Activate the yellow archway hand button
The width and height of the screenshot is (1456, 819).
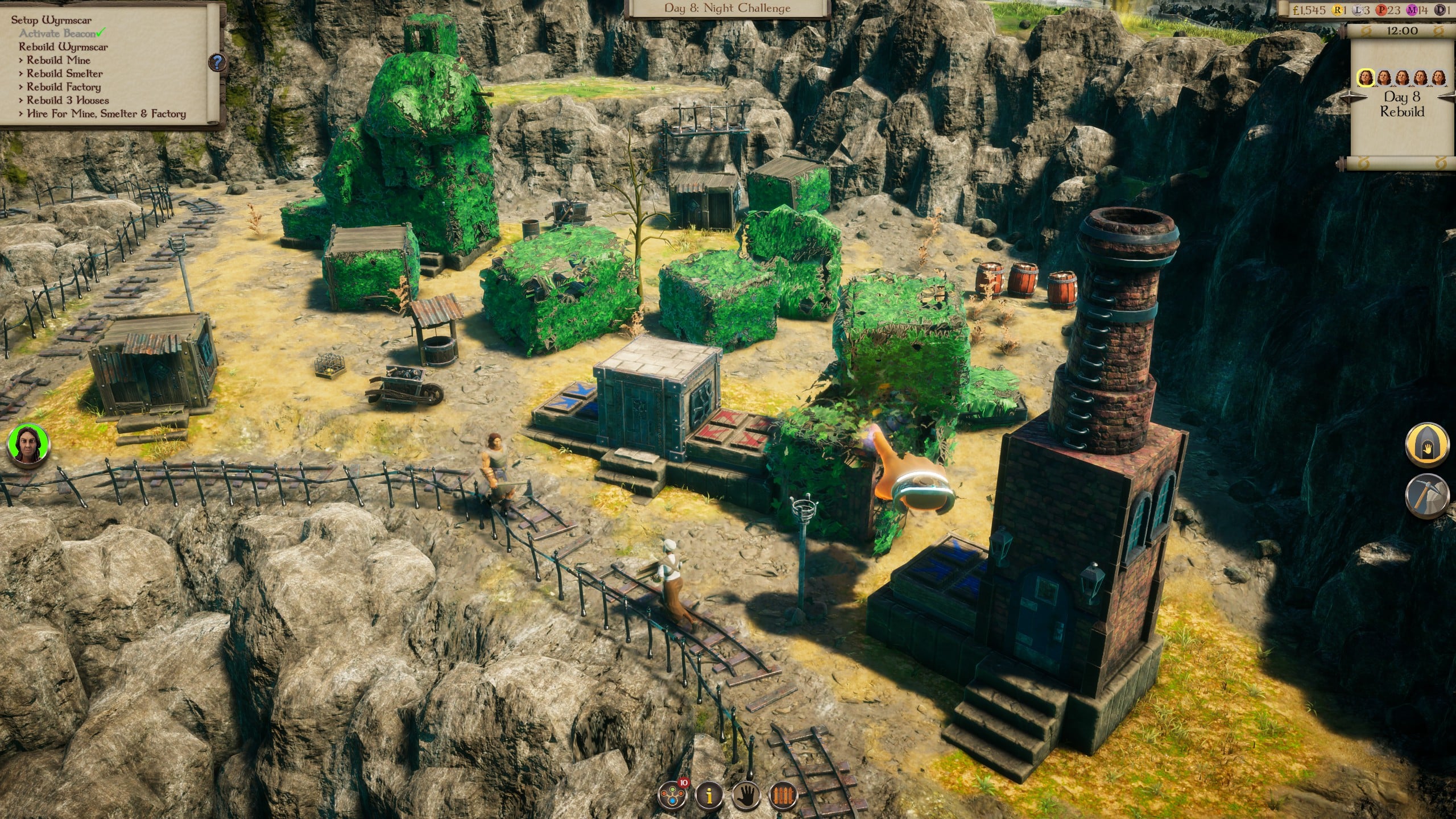[1426, 445]
